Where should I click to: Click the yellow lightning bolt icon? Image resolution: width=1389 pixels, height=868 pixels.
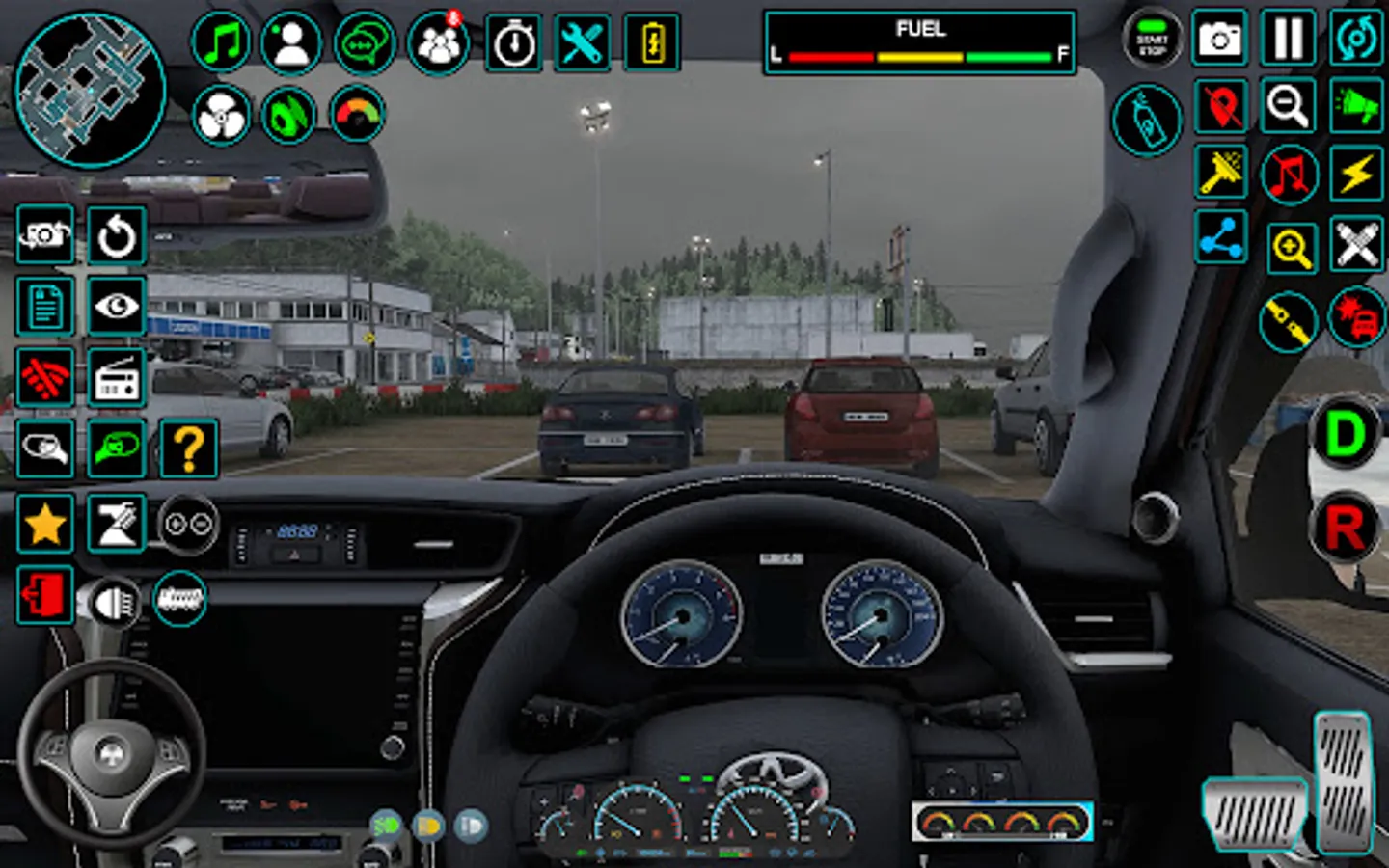(x=1356, y=176)
